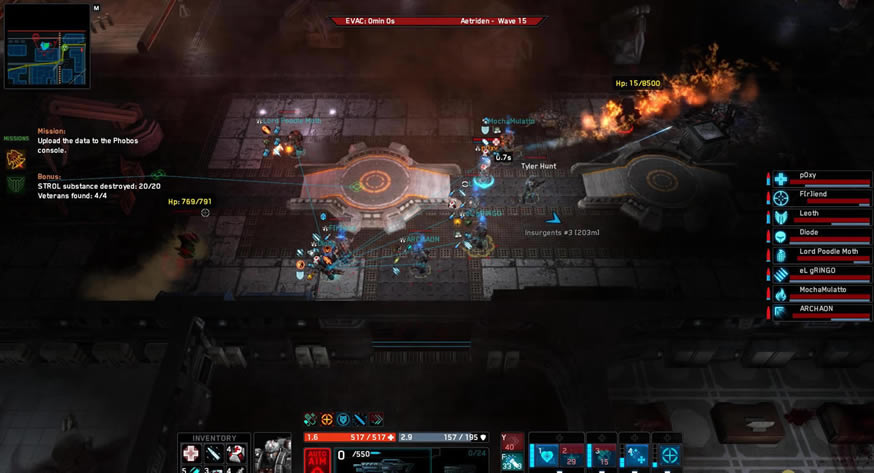
Task: Choose ARCHAON from the team roster
Action: click(819, 311)
